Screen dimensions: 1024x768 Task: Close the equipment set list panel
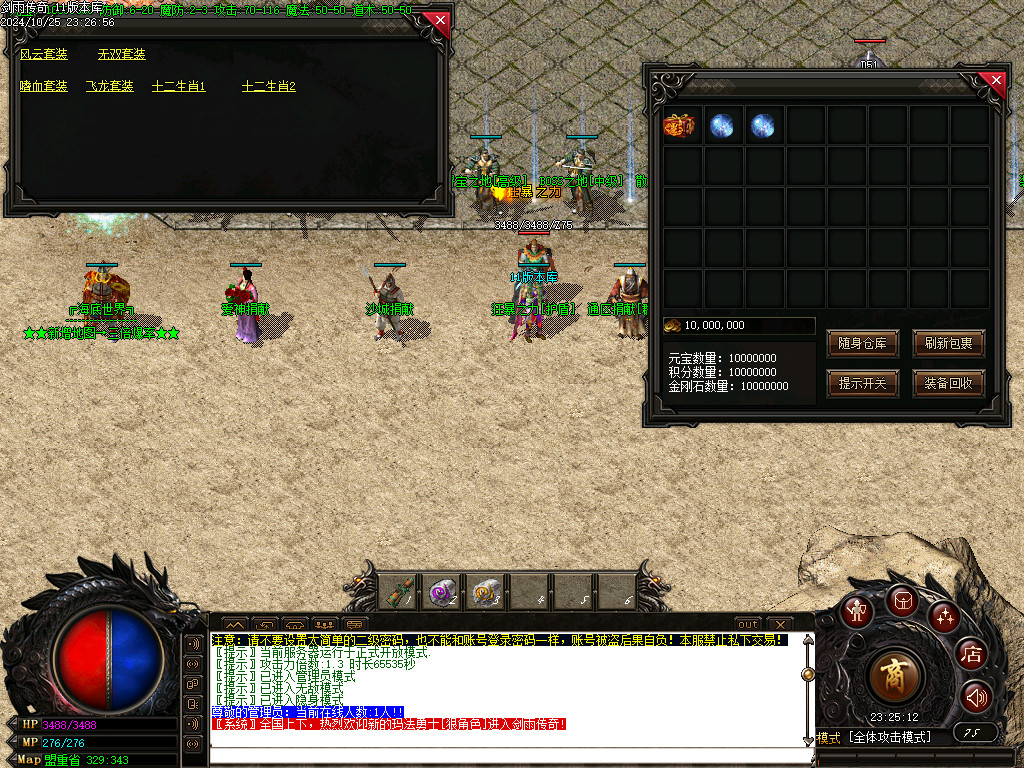tap(439, 21)
